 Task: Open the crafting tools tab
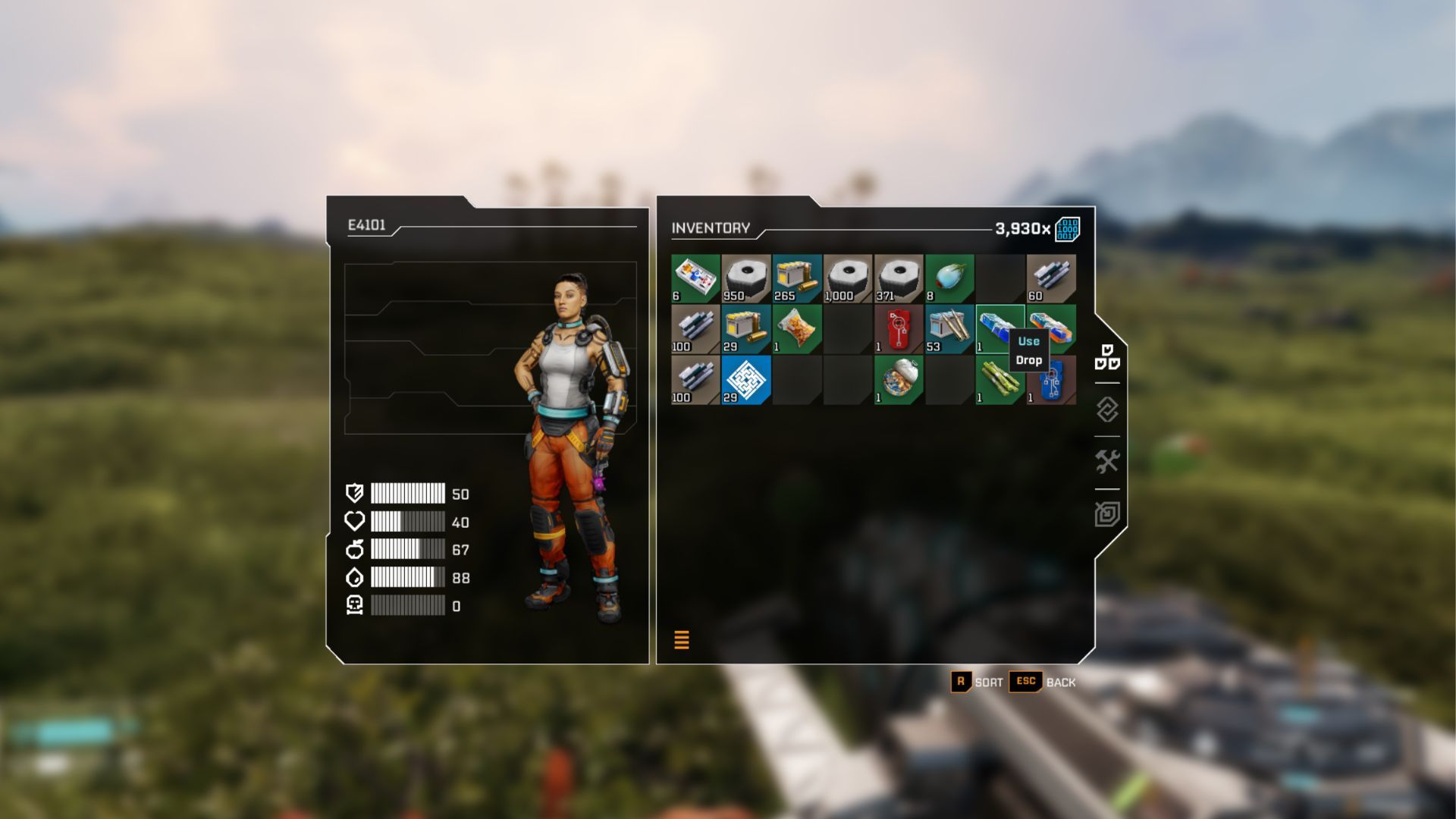click(1107, 461)
